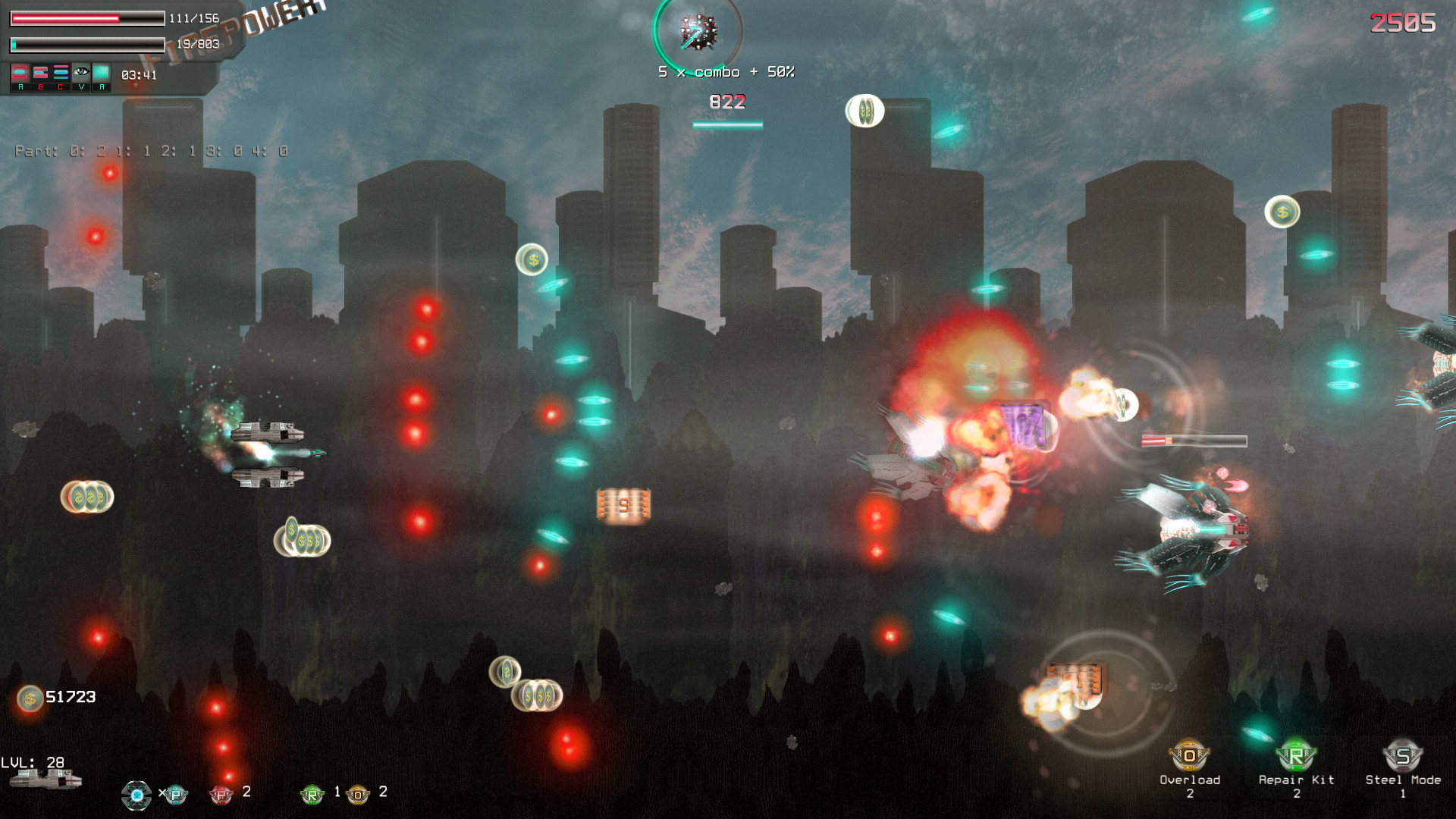Click the mission timer reading 03:41
This screenshot has height=819, width=1456.
(x=138, y=74)
